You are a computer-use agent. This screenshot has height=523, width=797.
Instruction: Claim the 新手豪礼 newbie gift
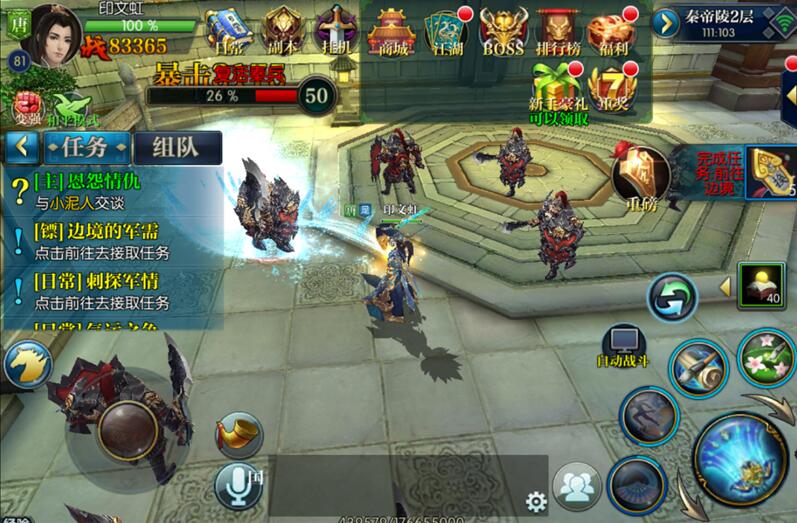point(558,92)
